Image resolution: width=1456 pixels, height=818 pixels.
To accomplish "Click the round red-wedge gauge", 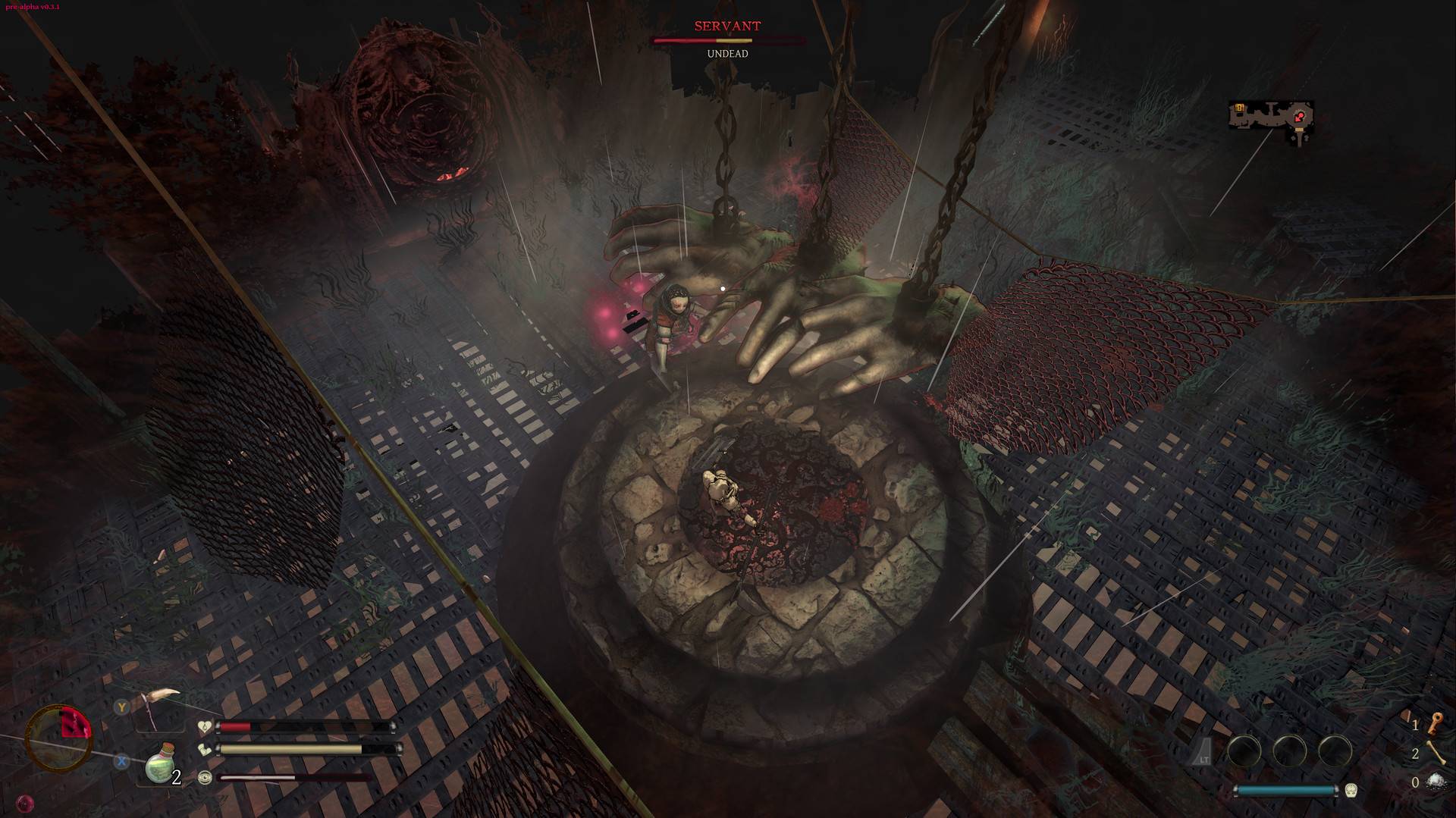I will tap(59, 738).
